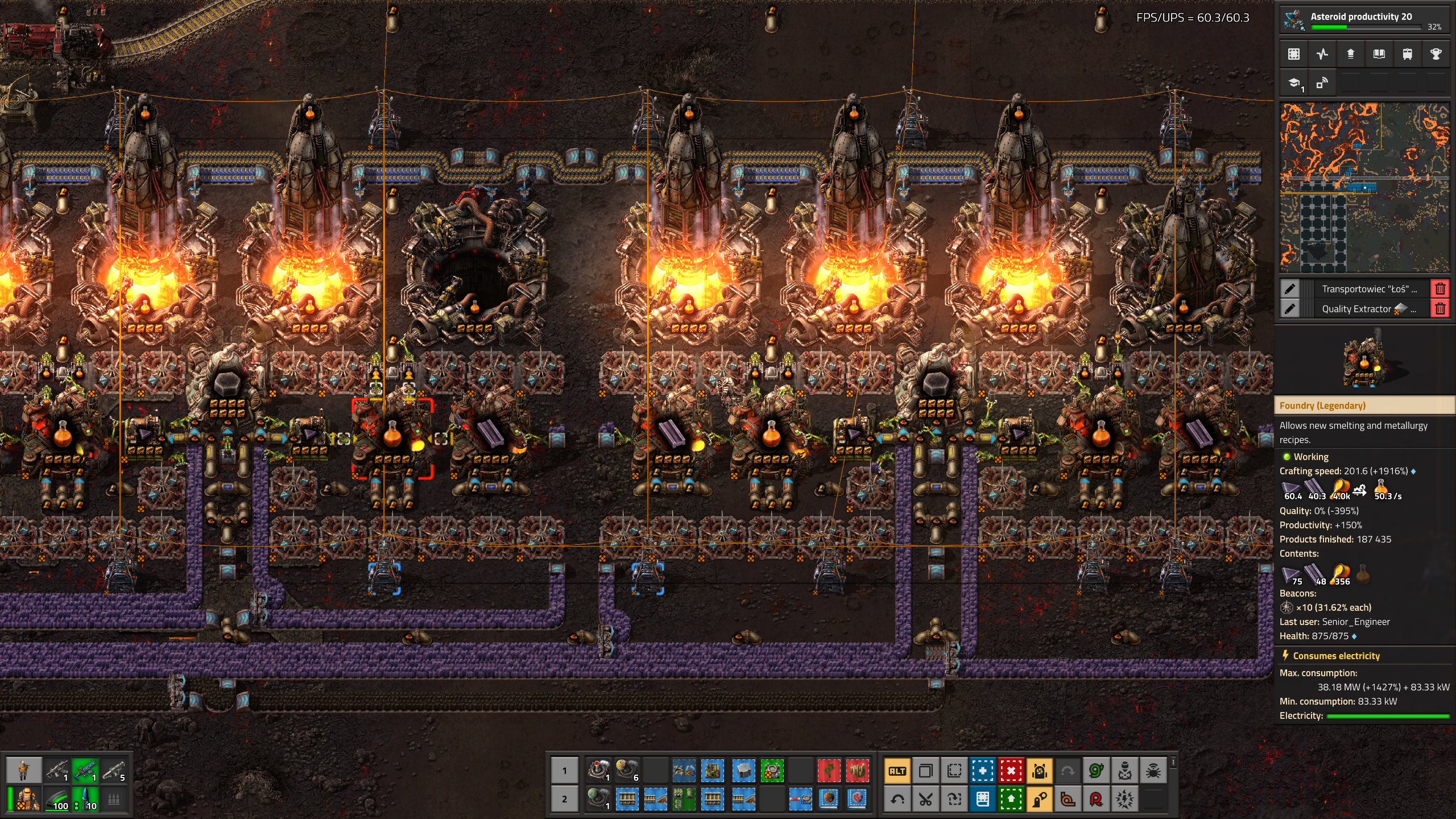The height and width of the screenshot is (819, 1456).
Task: Select the green upgrade planner tool
Action: [x=1011, y=800]
